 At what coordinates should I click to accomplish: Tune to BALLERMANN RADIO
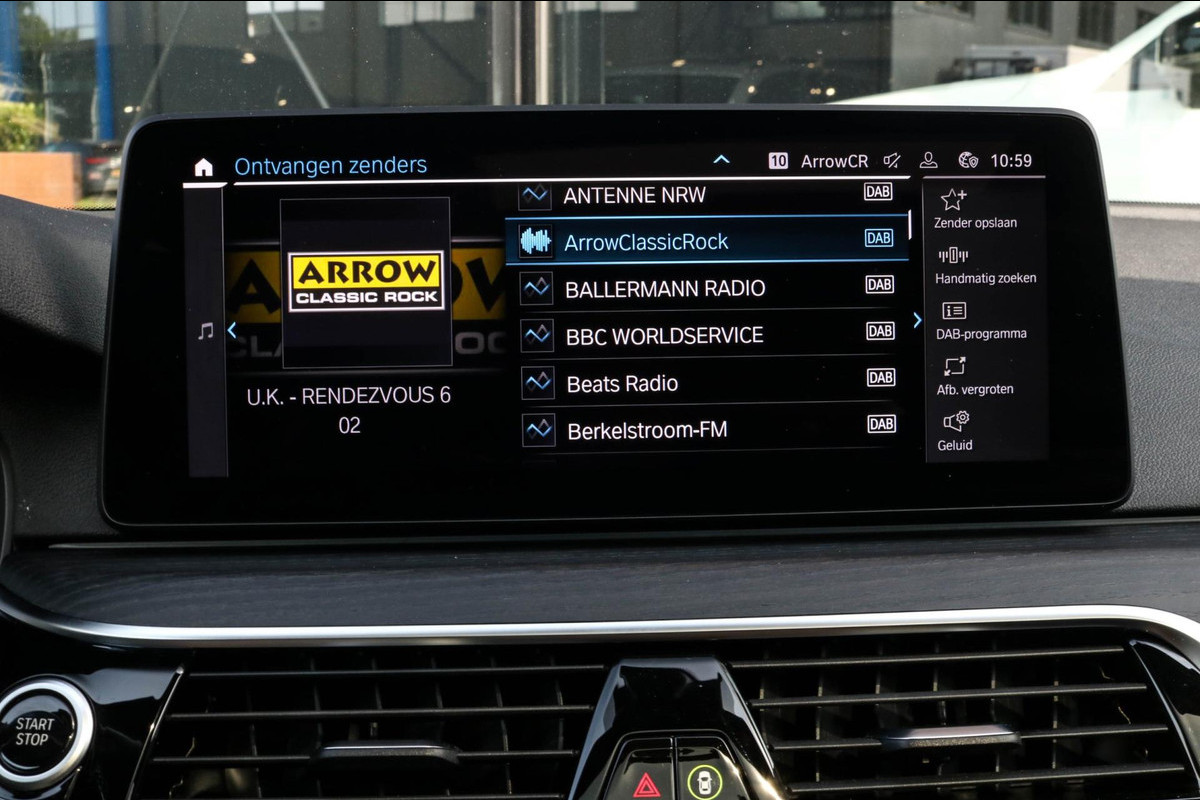point(705,288)
